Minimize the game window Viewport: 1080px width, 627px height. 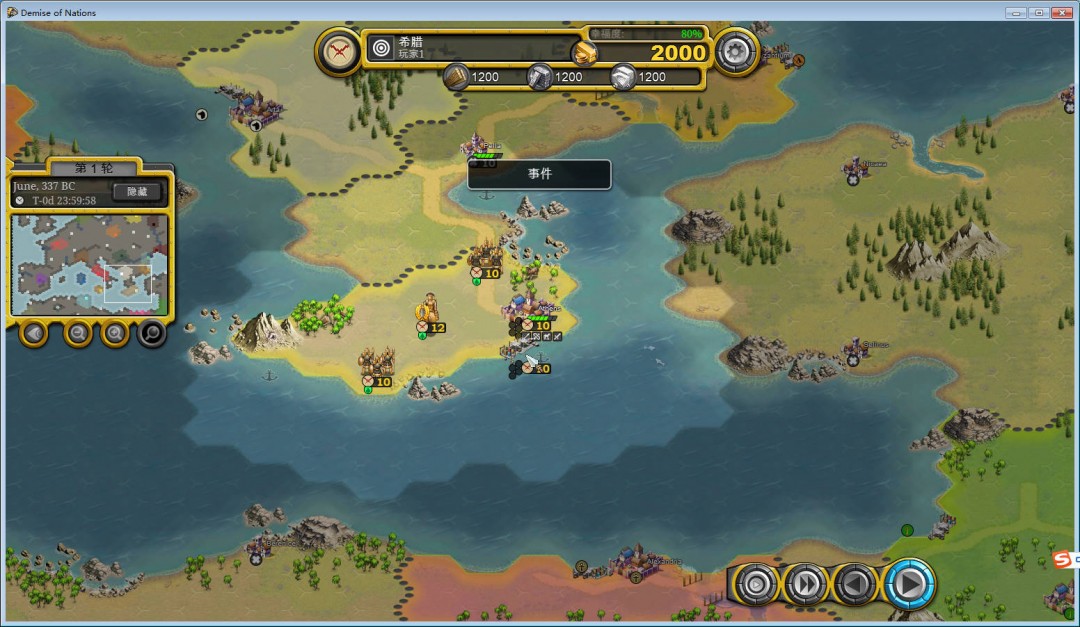(1016, 12)
